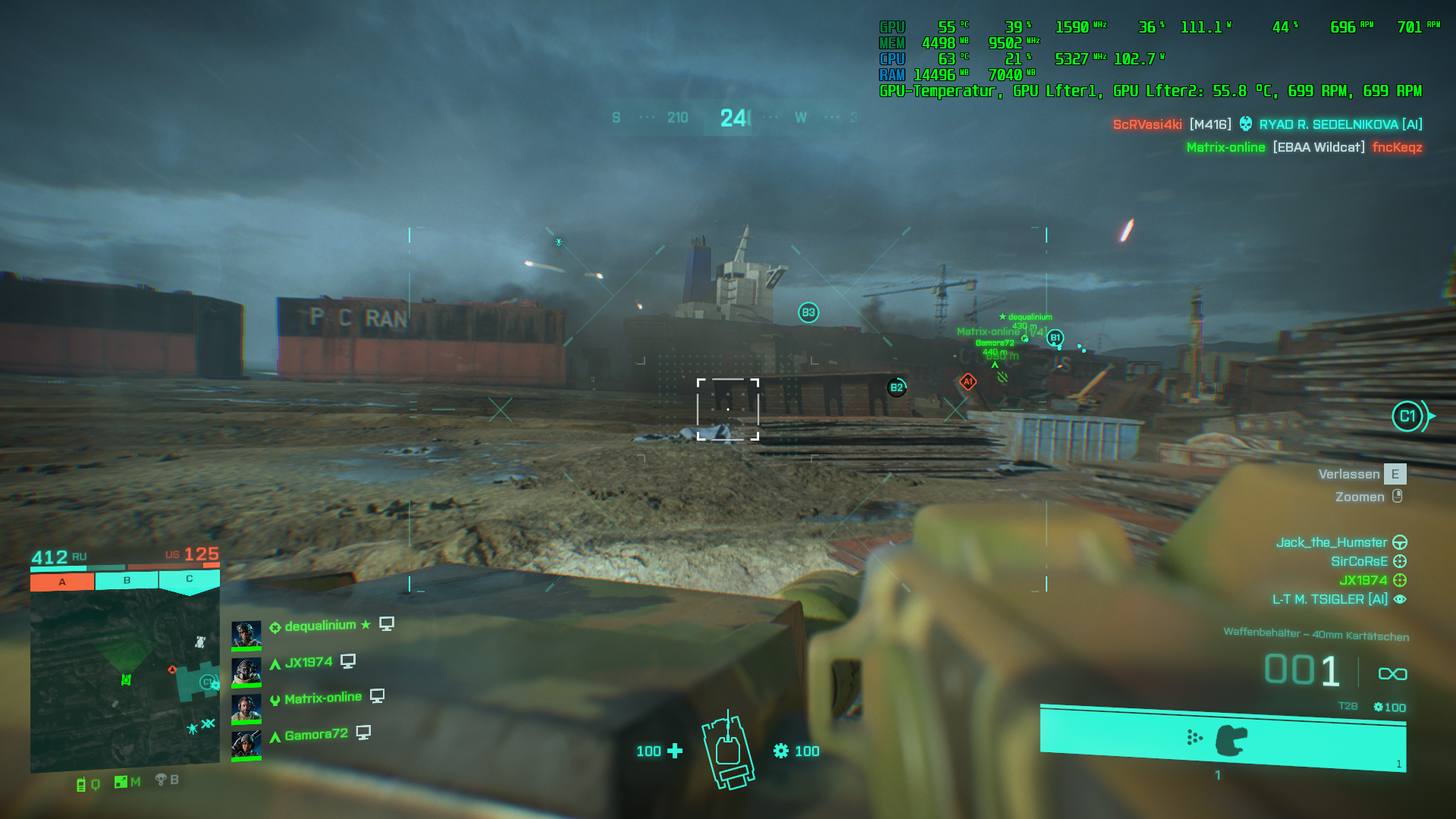
Task: Toggle the spotter eye icon beside L-T M. TSIGLER
Action: pyautogui.click(x=1401, y=599)
